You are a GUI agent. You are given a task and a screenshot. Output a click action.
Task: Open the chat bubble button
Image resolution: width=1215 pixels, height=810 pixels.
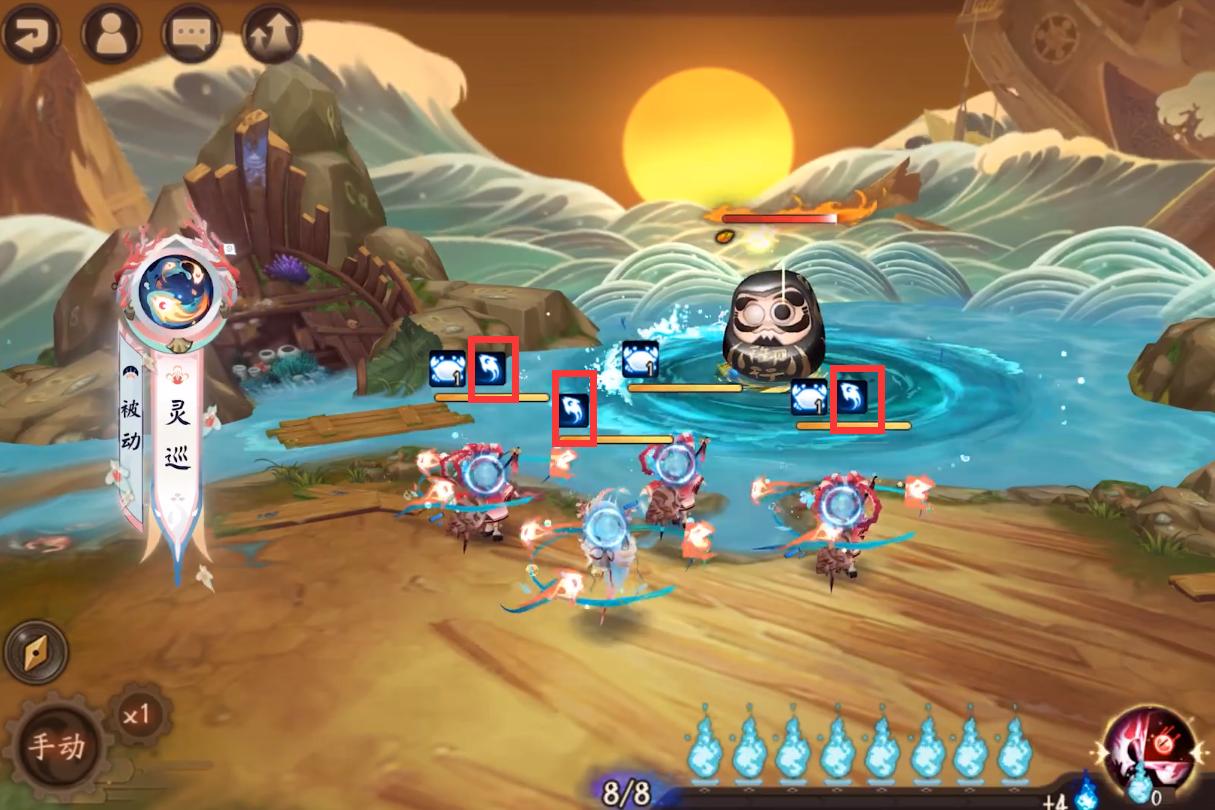coord(191,33)
